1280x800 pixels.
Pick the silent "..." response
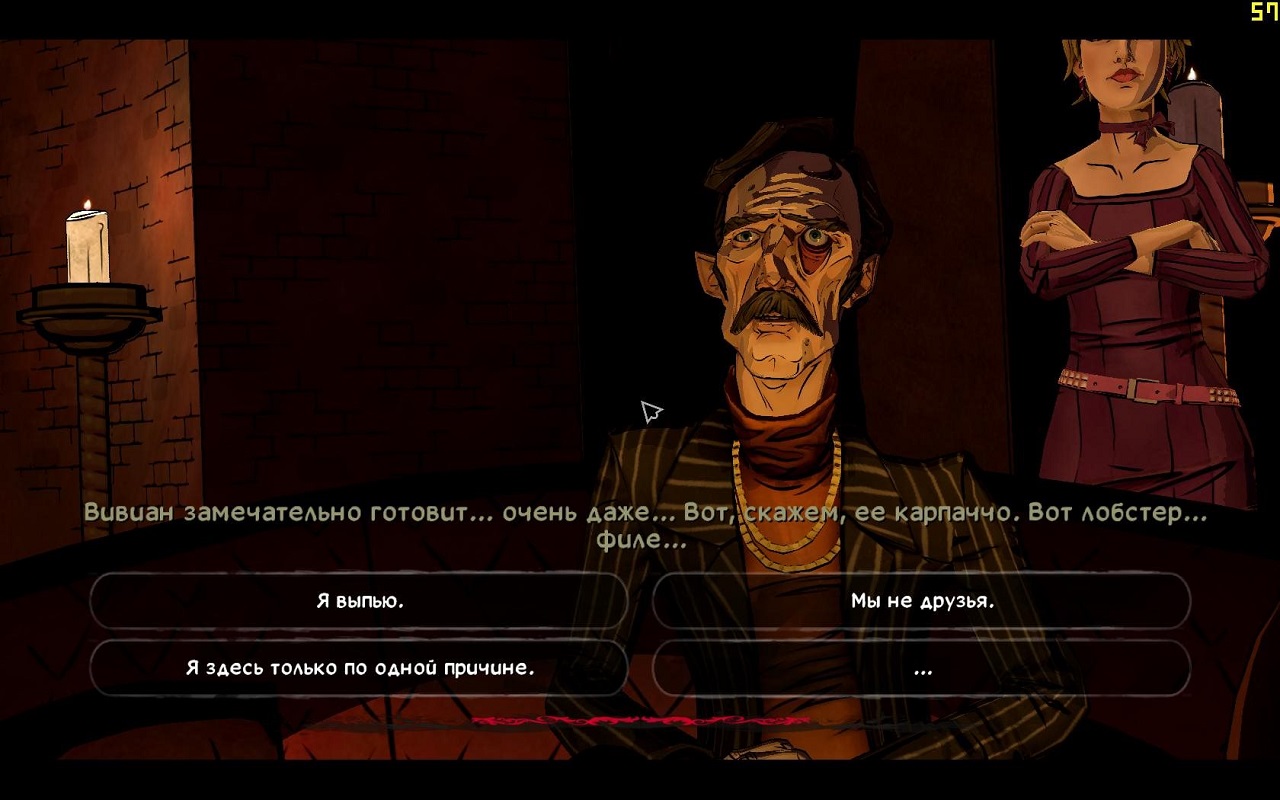[x=921, y=668]
